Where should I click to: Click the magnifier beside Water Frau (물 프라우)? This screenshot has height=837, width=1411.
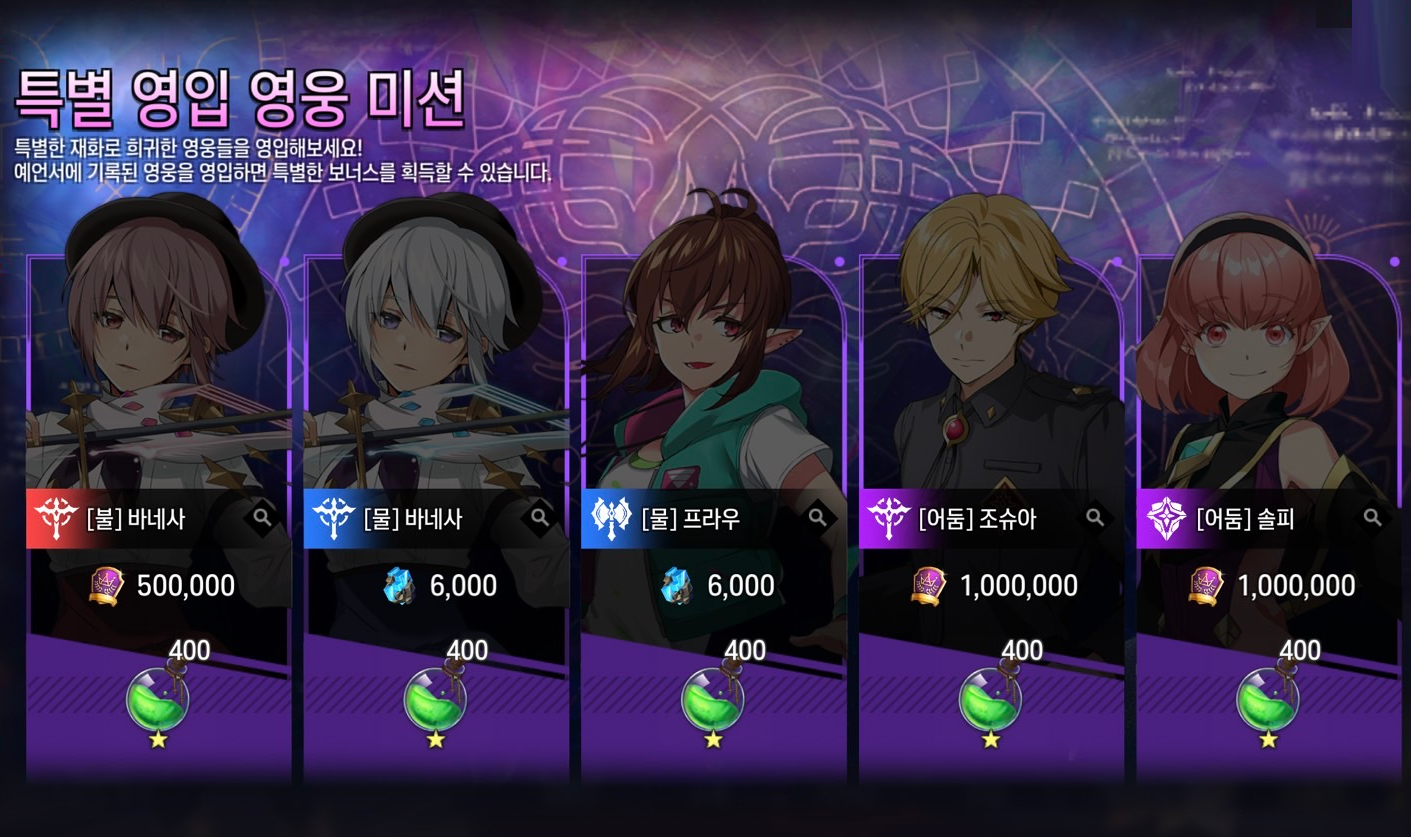[x=817, y=518]
